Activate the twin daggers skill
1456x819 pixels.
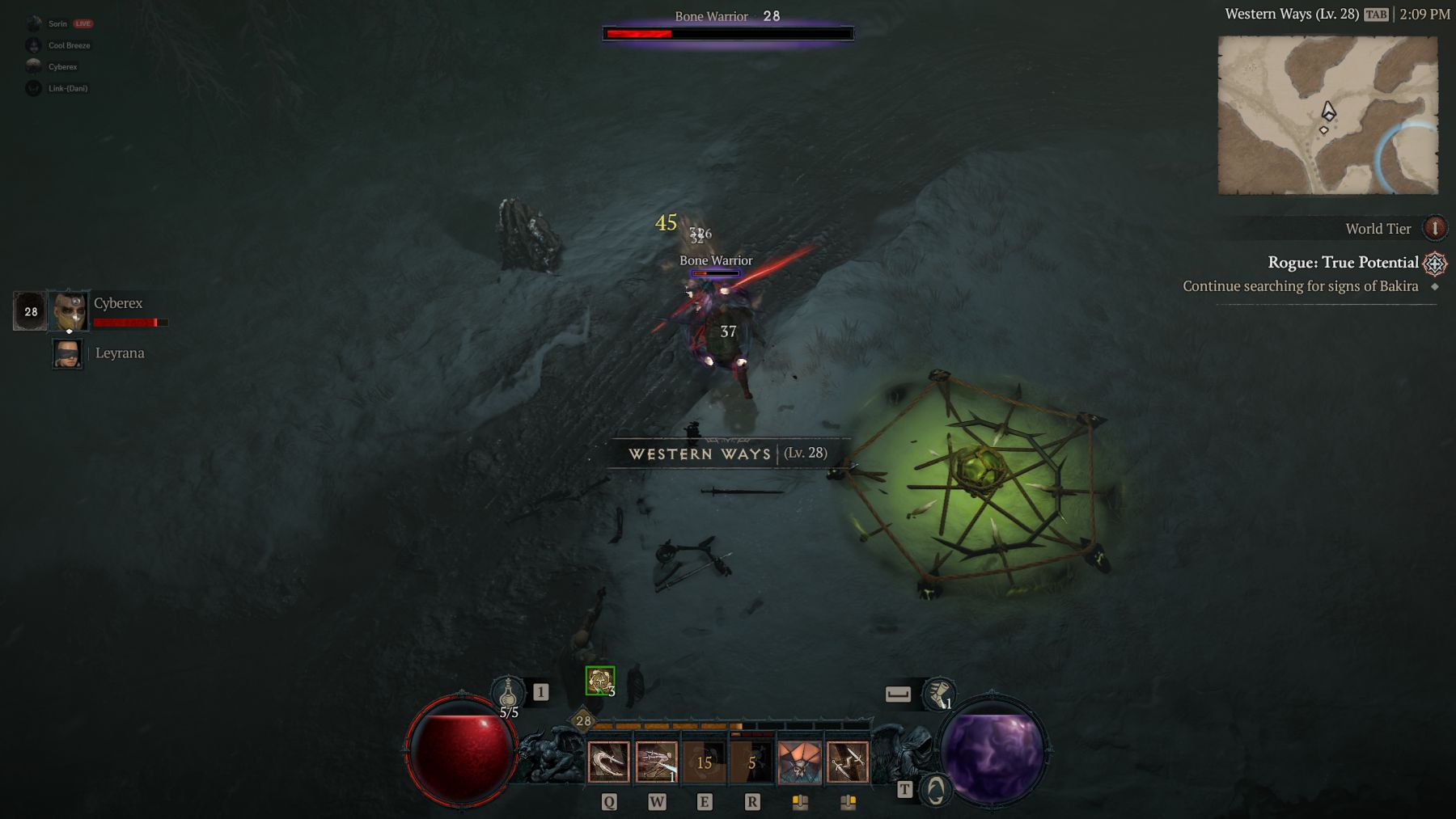click(x=847, y=762)
